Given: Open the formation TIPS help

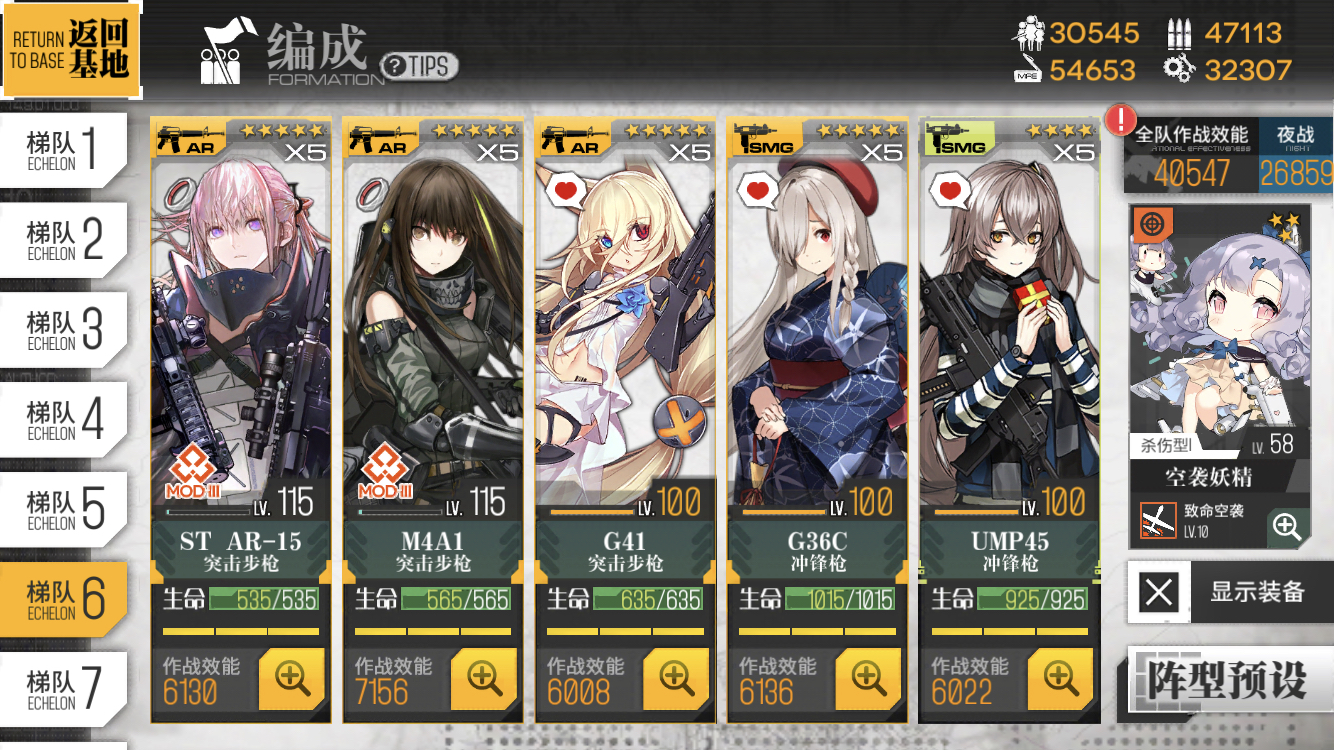Looking at the screenshot, I should (x=419, y=66).
